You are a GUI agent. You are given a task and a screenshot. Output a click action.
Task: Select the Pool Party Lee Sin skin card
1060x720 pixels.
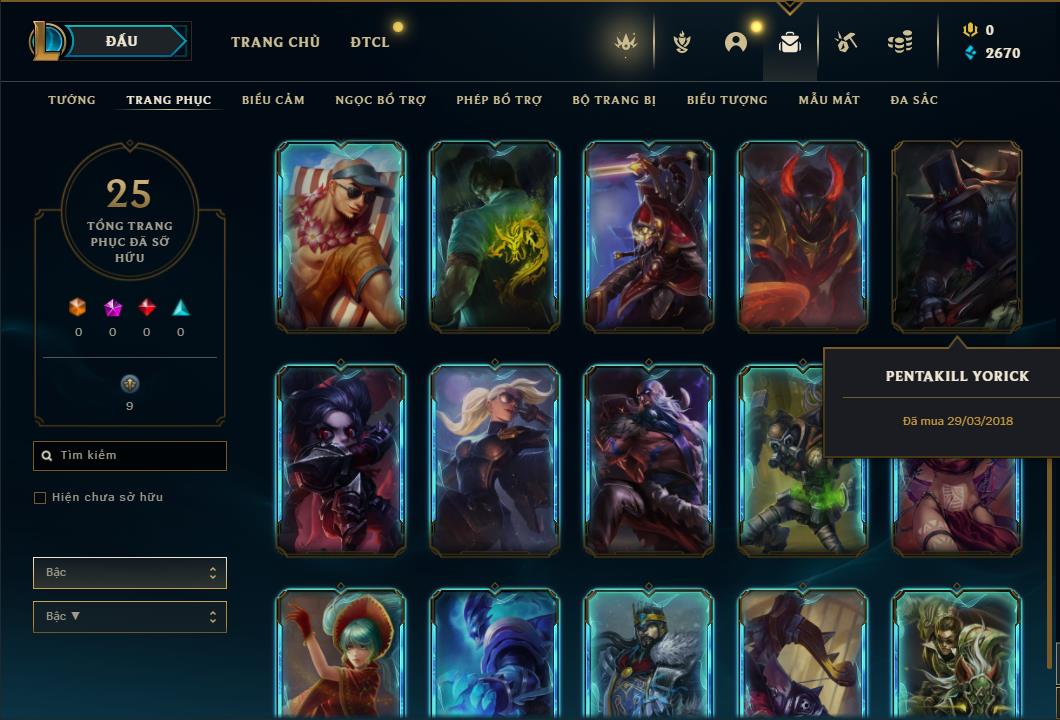tap(341, 237)
